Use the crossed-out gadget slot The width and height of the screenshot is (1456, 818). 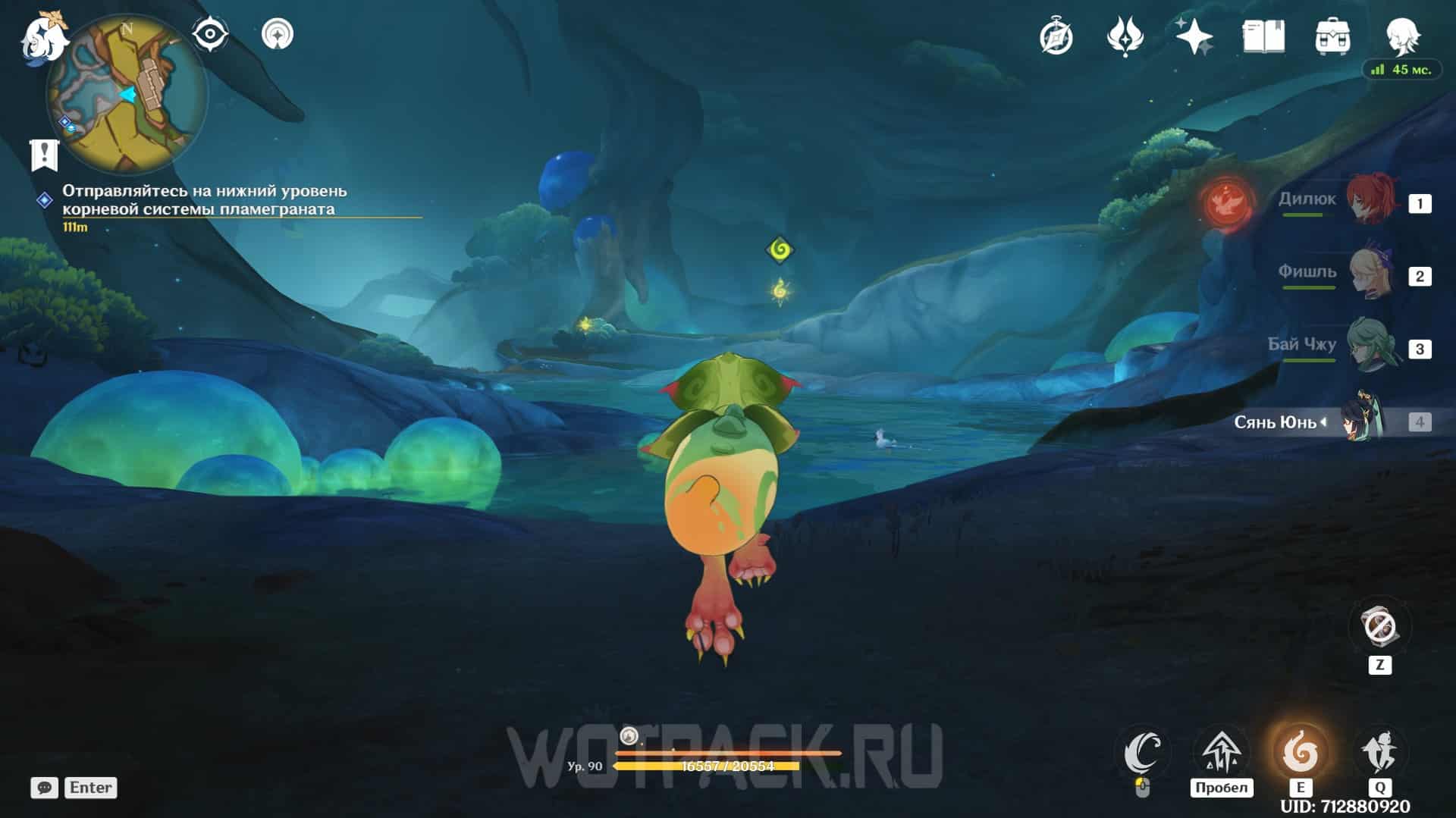coord(1379,628)
